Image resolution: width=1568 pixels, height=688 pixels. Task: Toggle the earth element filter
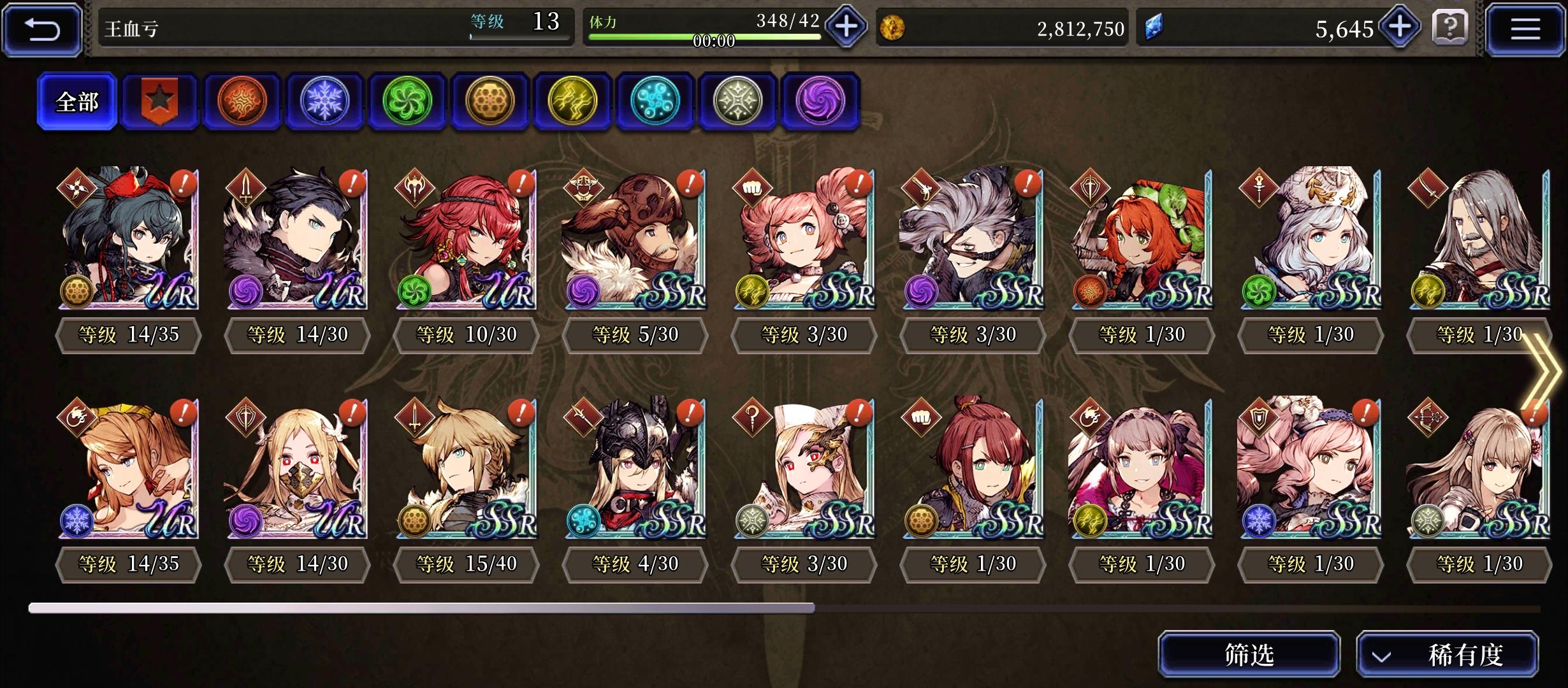(490, 102)
